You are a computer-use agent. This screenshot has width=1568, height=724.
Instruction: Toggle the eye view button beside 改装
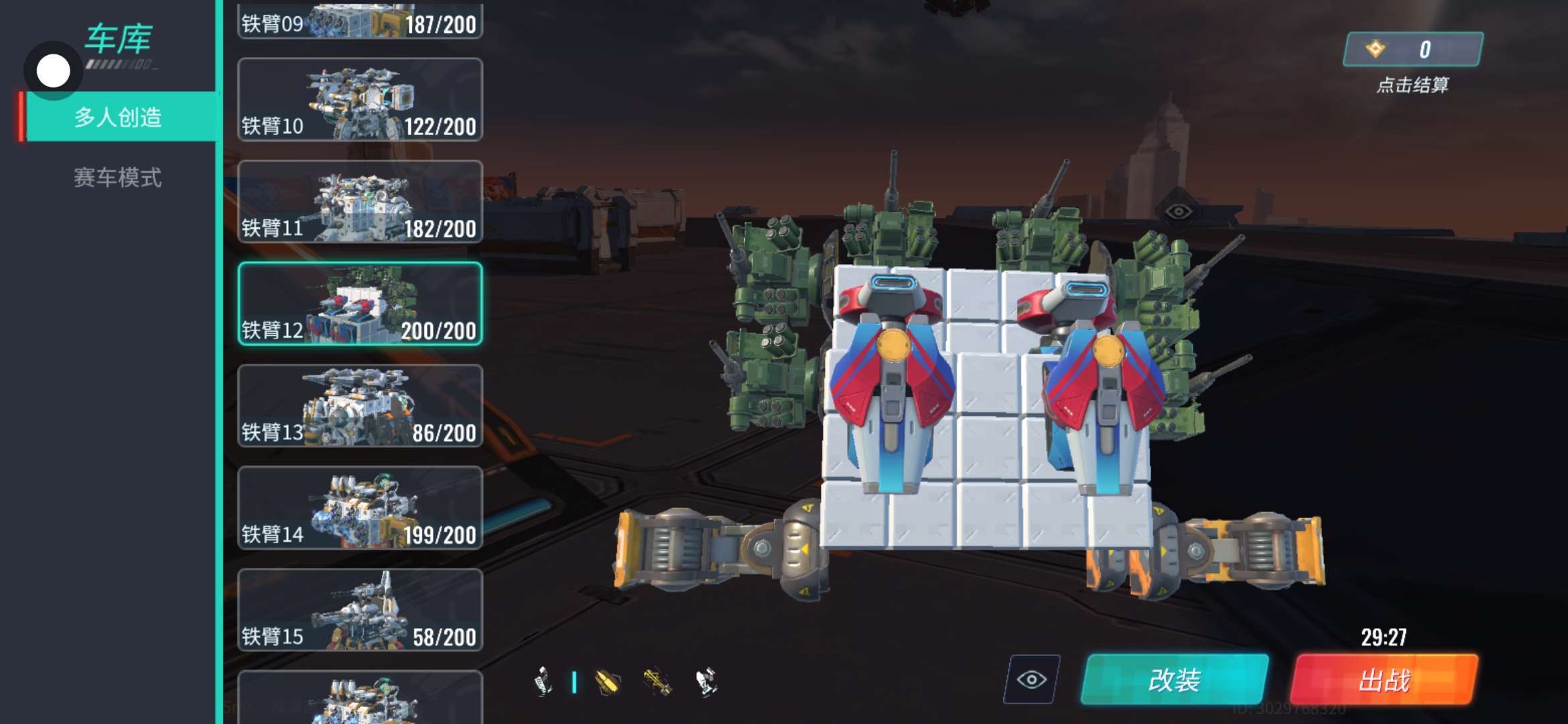click(1031, 680)
